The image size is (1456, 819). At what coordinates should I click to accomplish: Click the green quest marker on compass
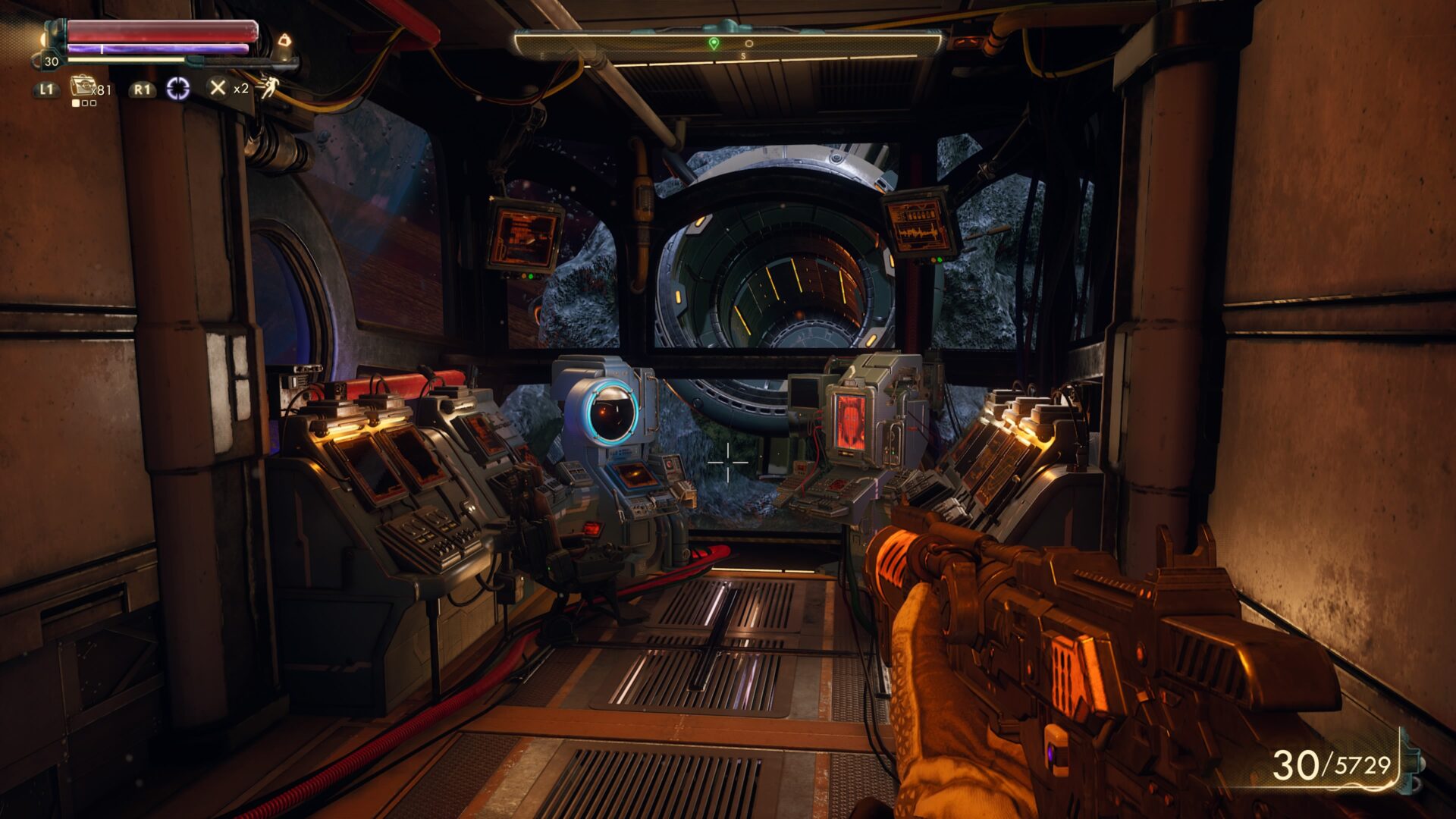pos(713,44)
